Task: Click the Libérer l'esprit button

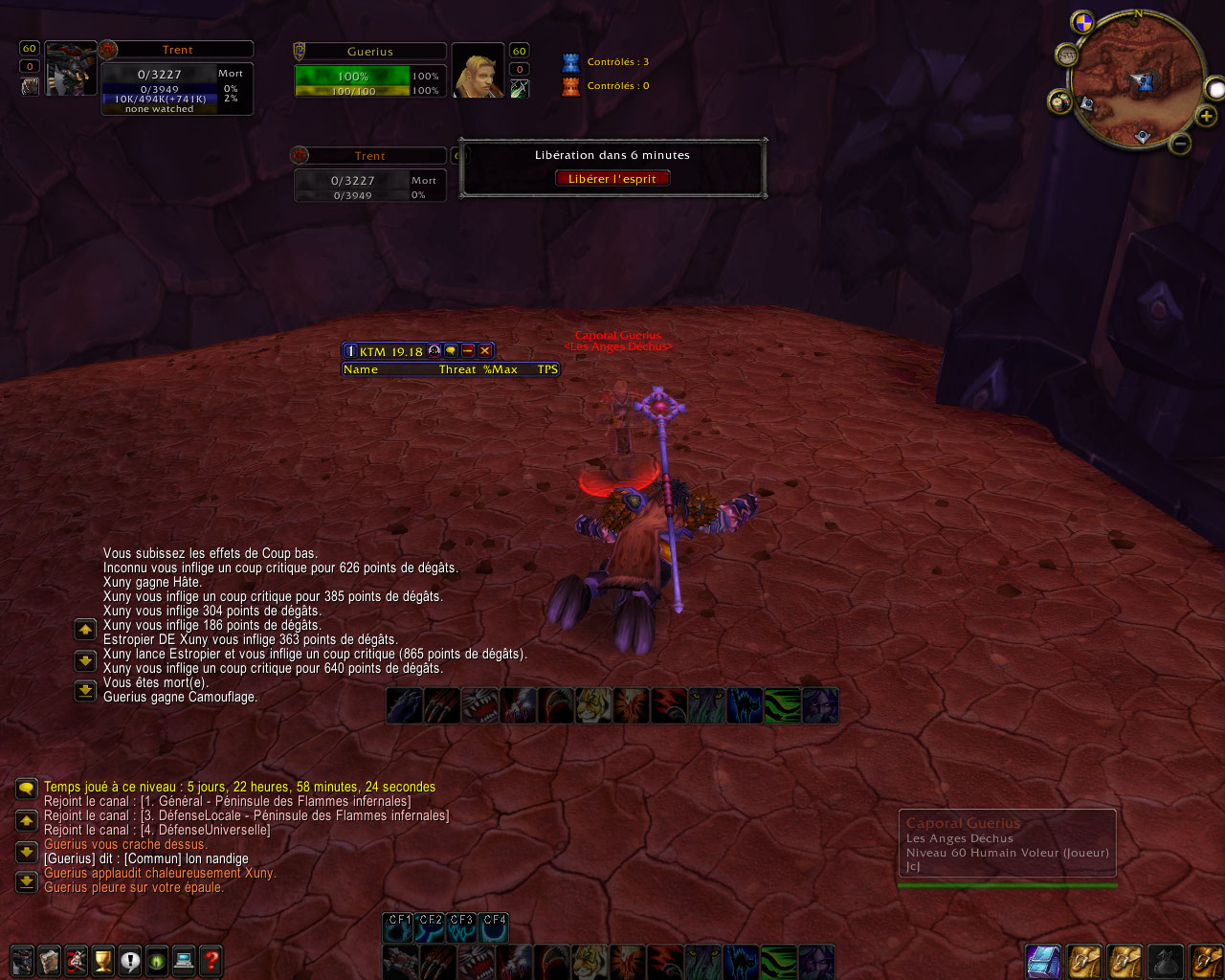Action: click(612, 179)
